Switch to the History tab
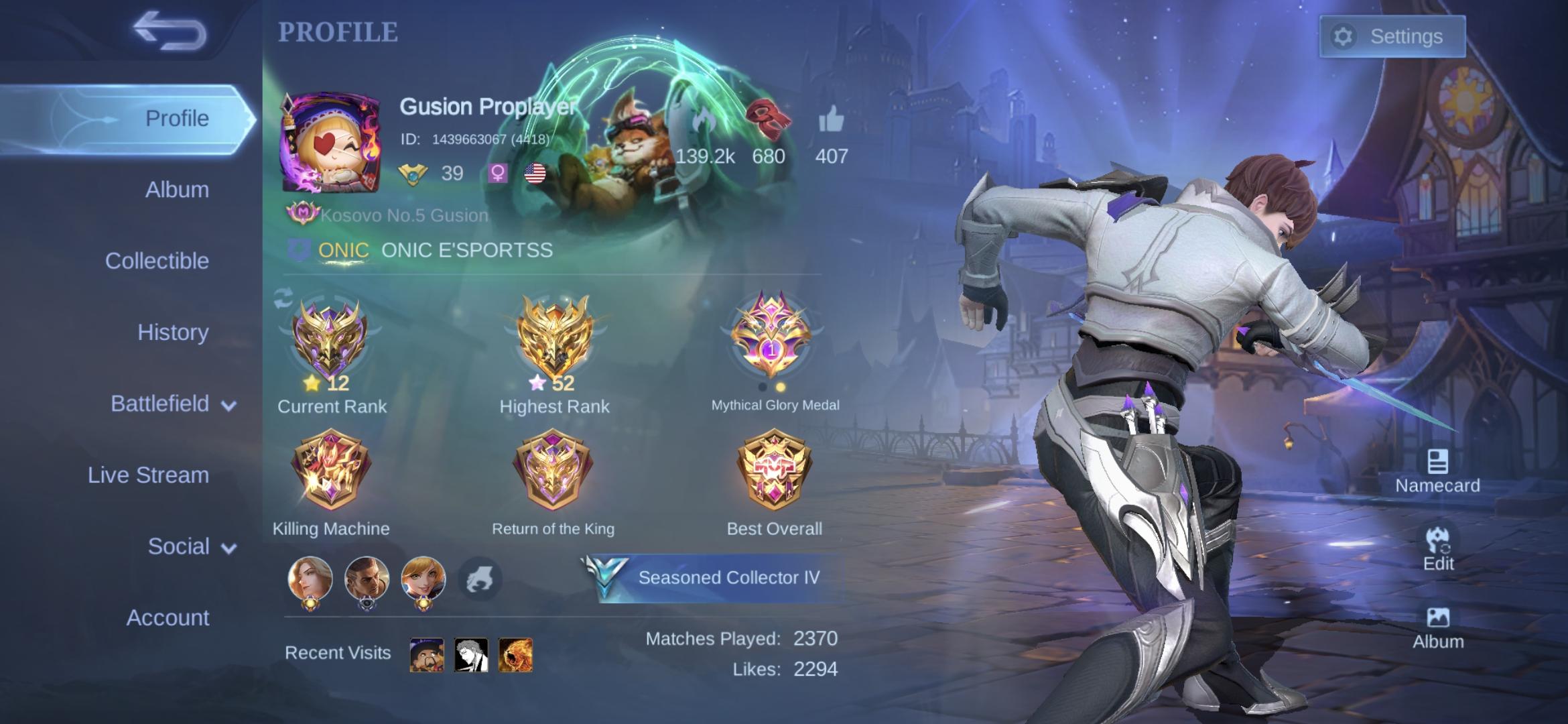The image size is (1568, 724). click(173, 332)
